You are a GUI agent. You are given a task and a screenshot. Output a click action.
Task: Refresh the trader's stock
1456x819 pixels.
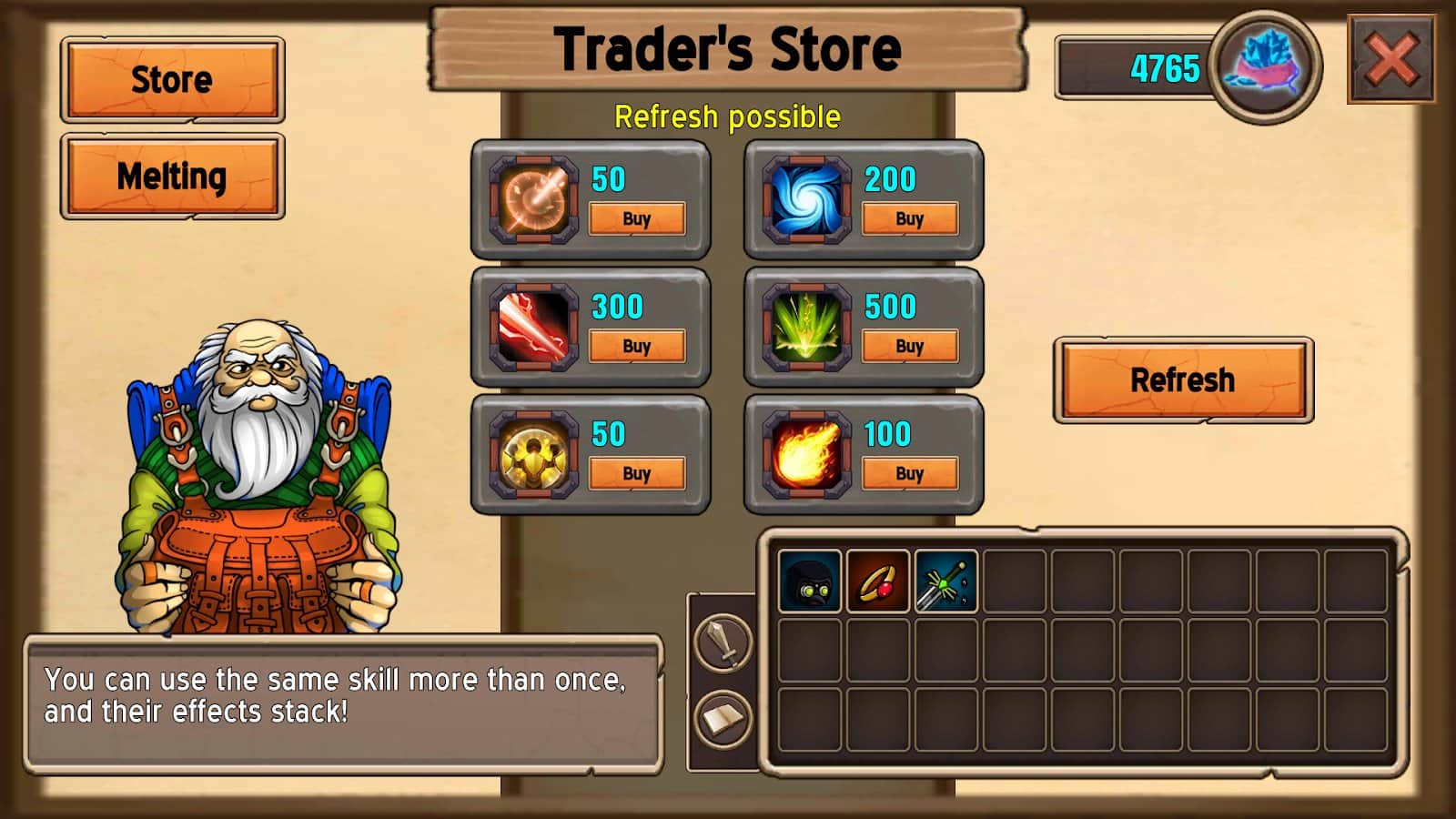pos(1182,379)
